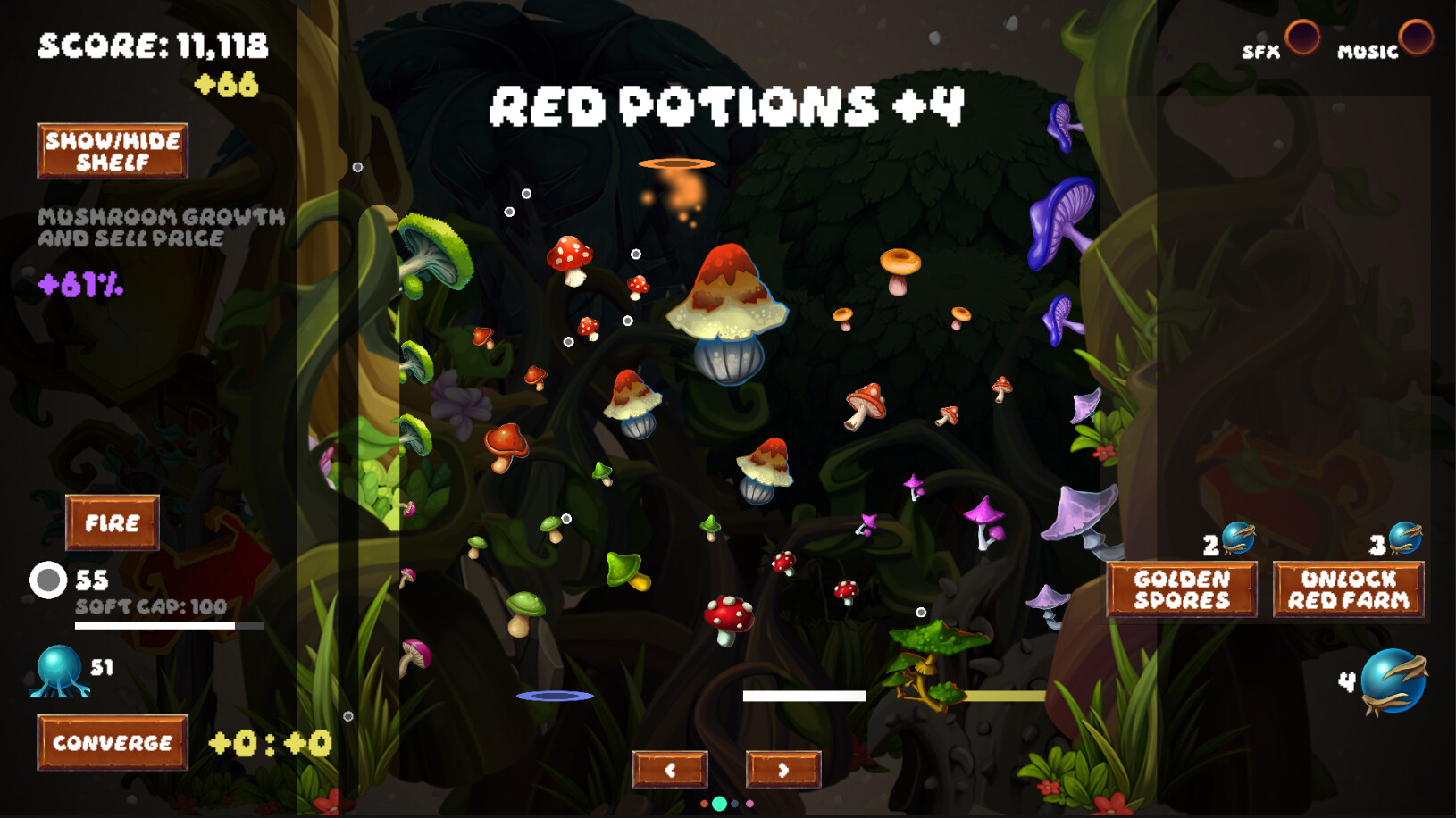Toggle shelf visibility with Show/Hide Shelf
This screenshot has height=818, width=1456.
coord(113,150)
